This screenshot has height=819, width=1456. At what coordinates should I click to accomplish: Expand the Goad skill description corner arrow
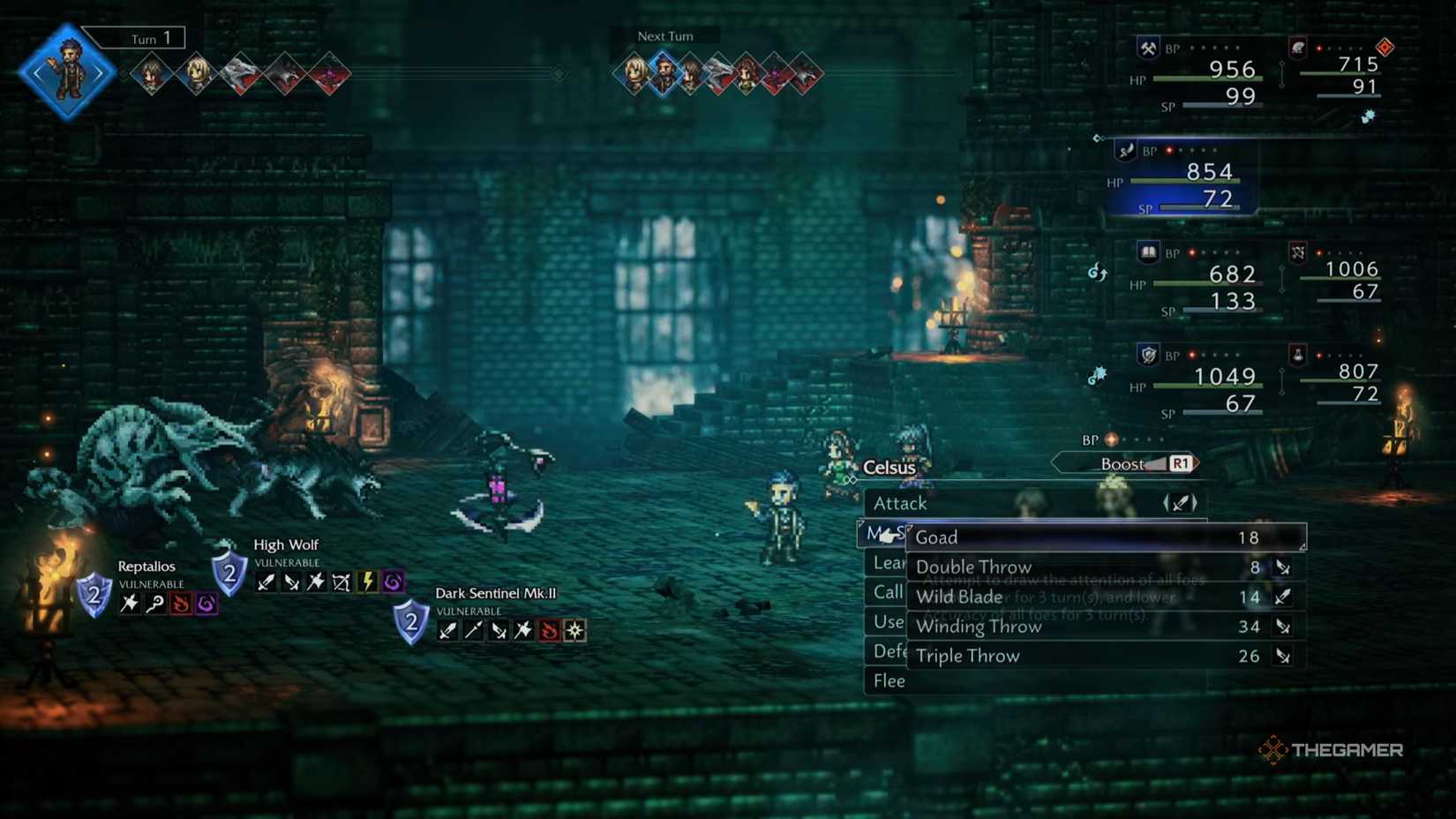[1303, 547]
